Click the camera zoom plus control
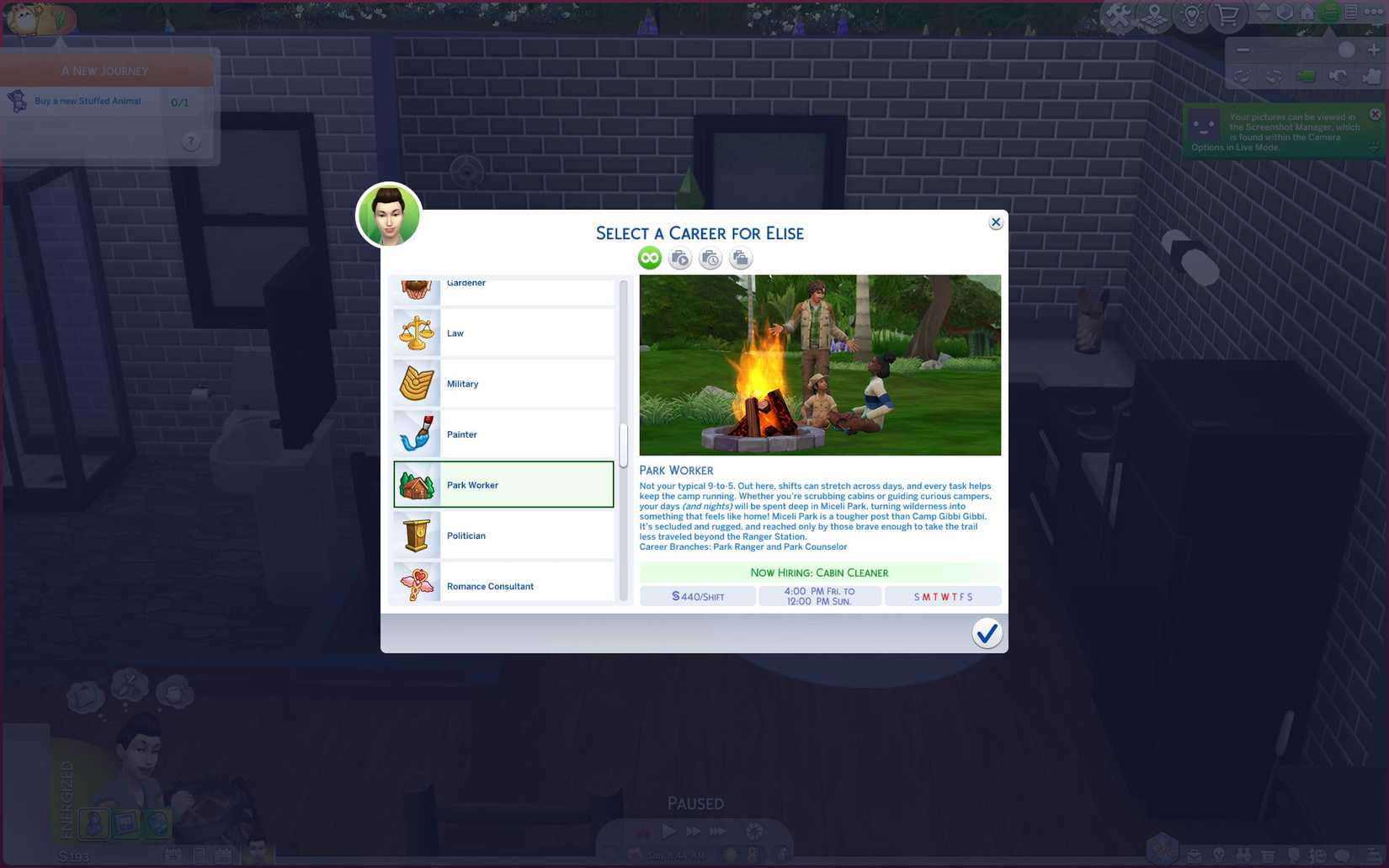1389x868 pixels. click(x=1375, y=50)
